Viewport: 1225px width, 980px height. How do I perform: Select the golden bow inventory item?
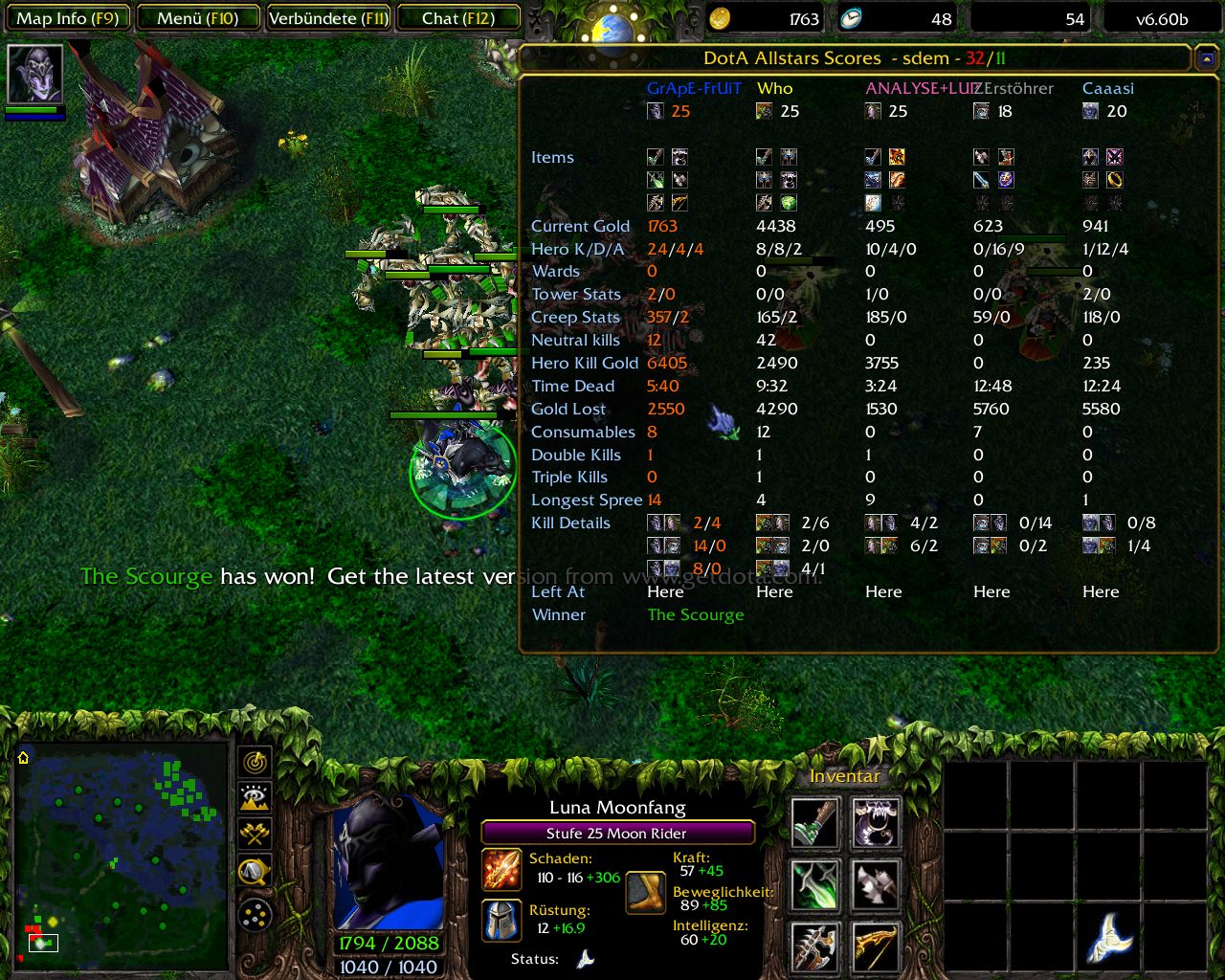pos(876,946)
